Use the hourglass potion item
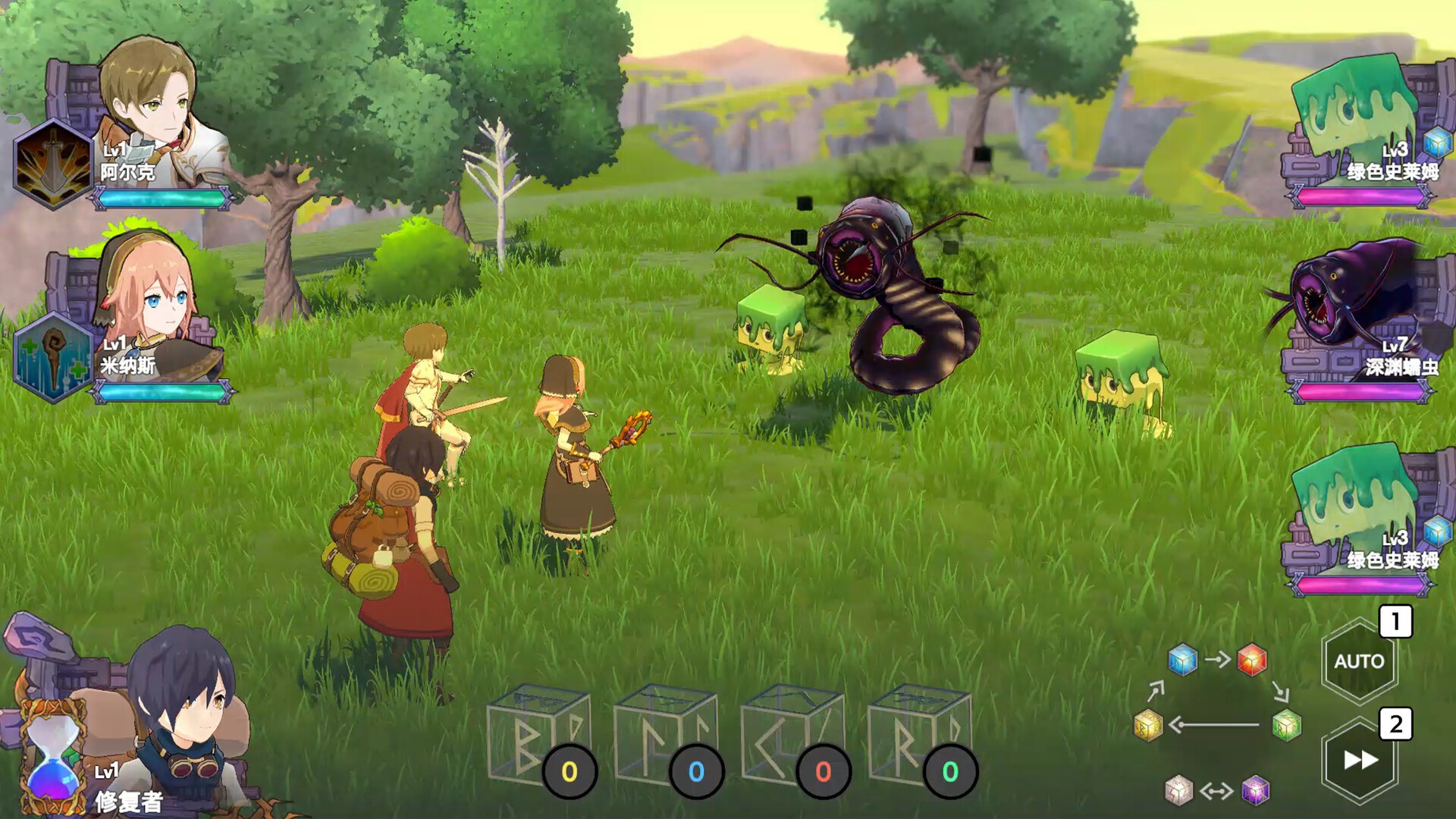Image resolution: width=1456 pixels, height=819 pixels. [52, 758]
